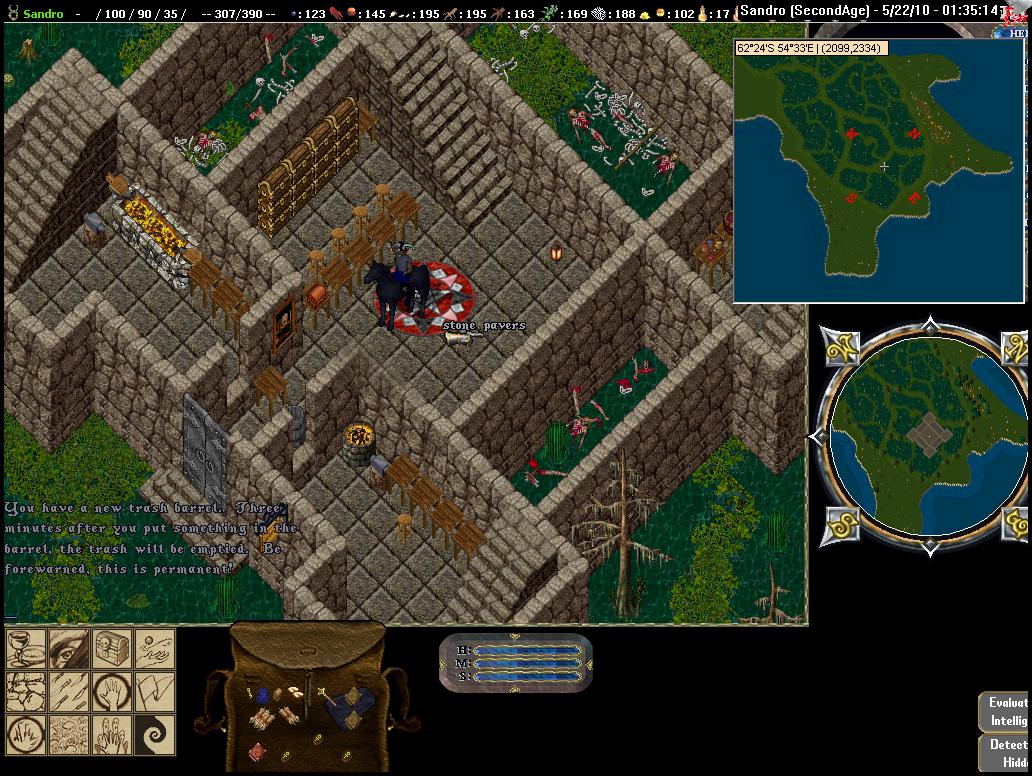Select the red spellbook in the backpack

257,751
